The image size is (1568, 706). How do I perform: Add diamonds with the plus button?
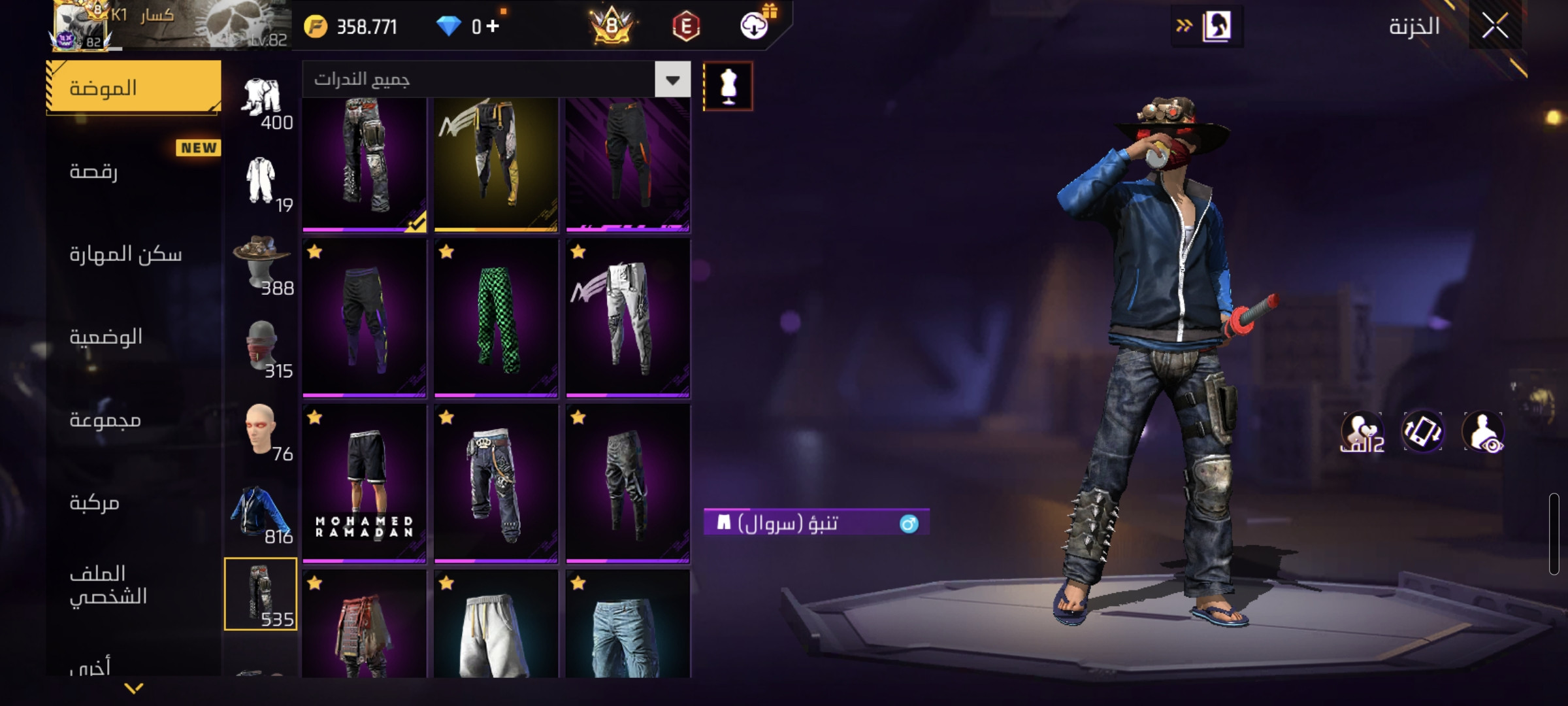493,26
